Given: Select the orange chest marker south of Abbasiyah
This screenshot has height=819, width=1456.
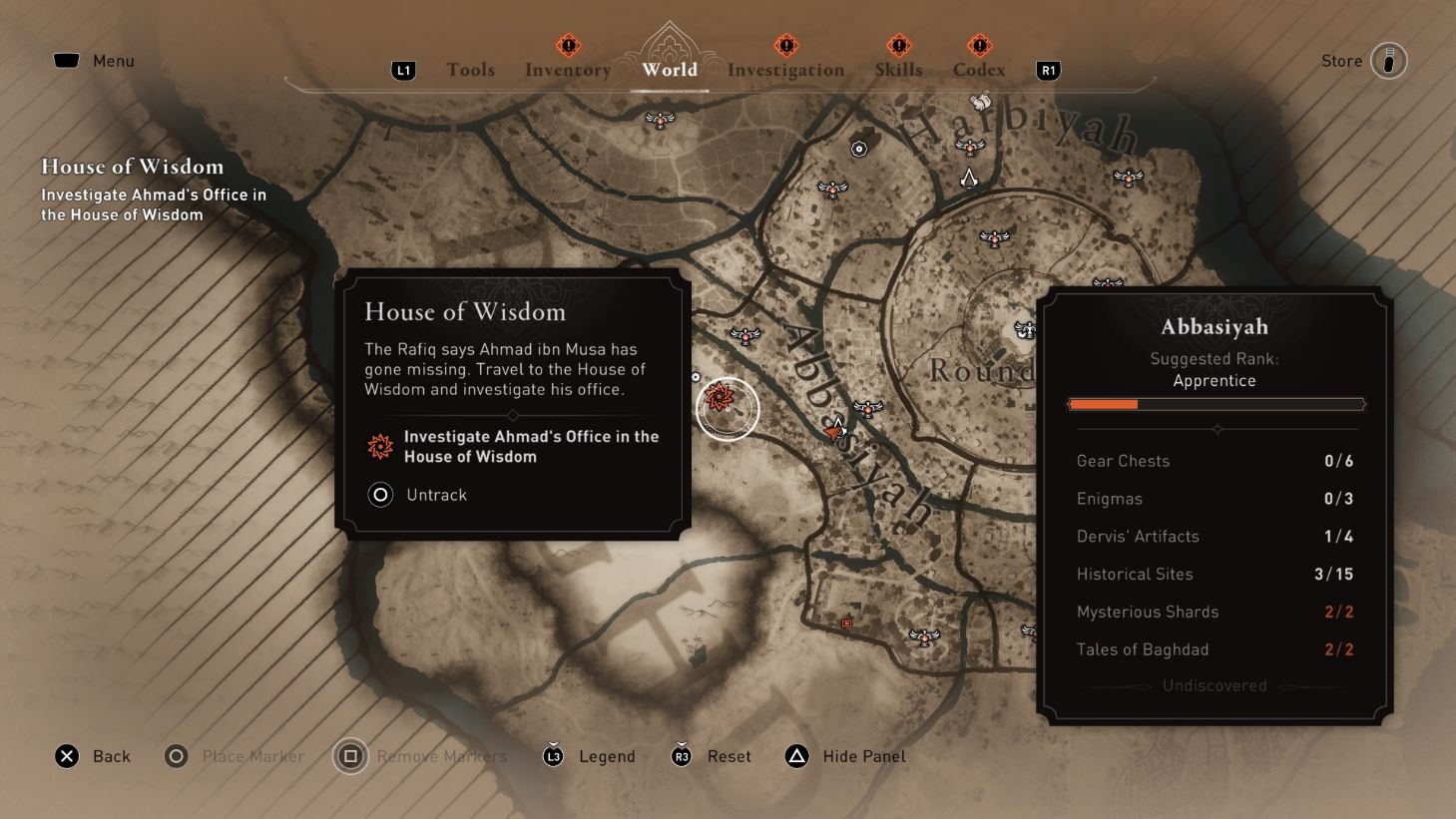Looking at the screenshot, I should click(846, 622).
